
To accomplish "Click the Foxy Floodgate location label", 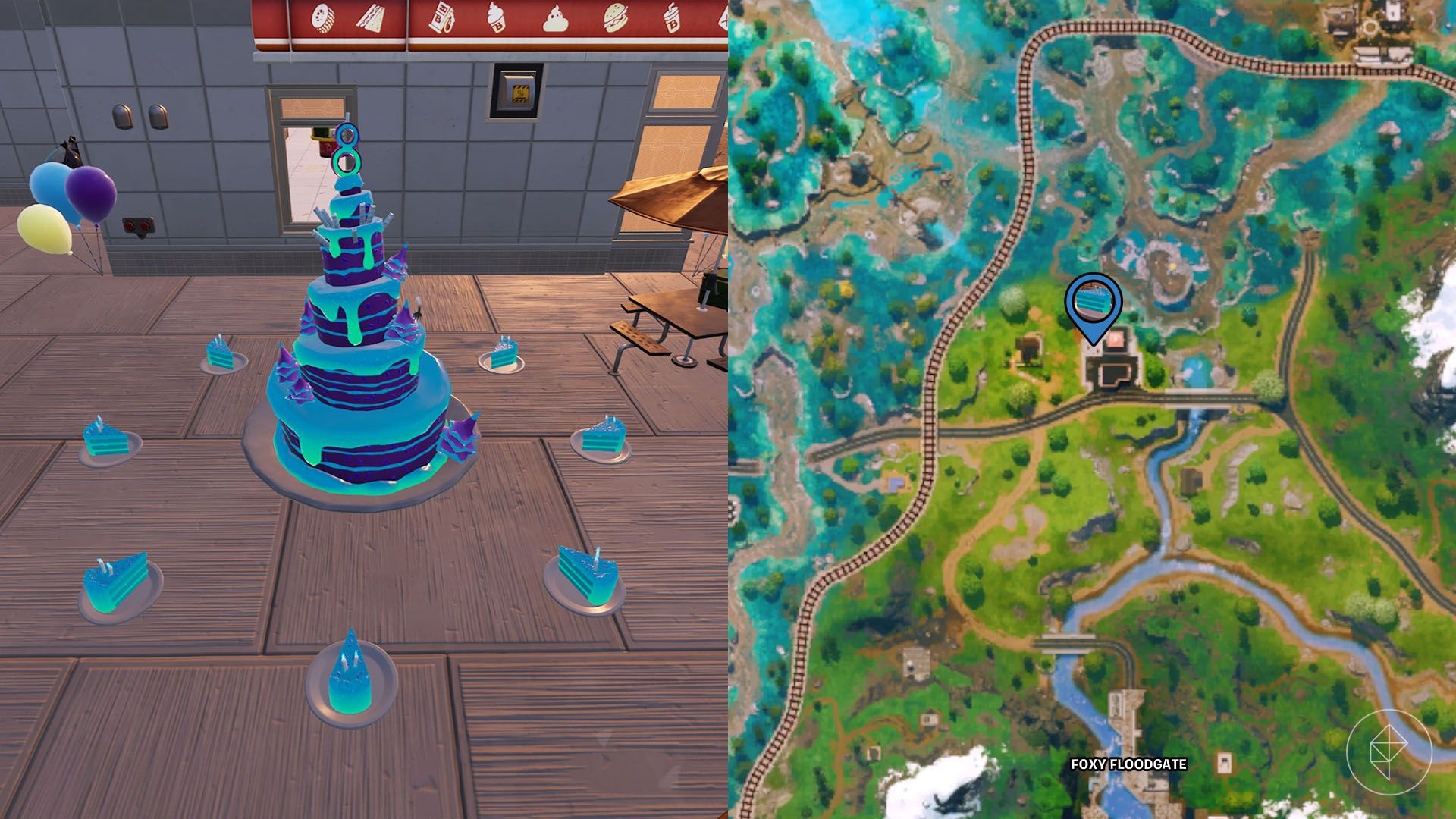I will pos(1128,764).
